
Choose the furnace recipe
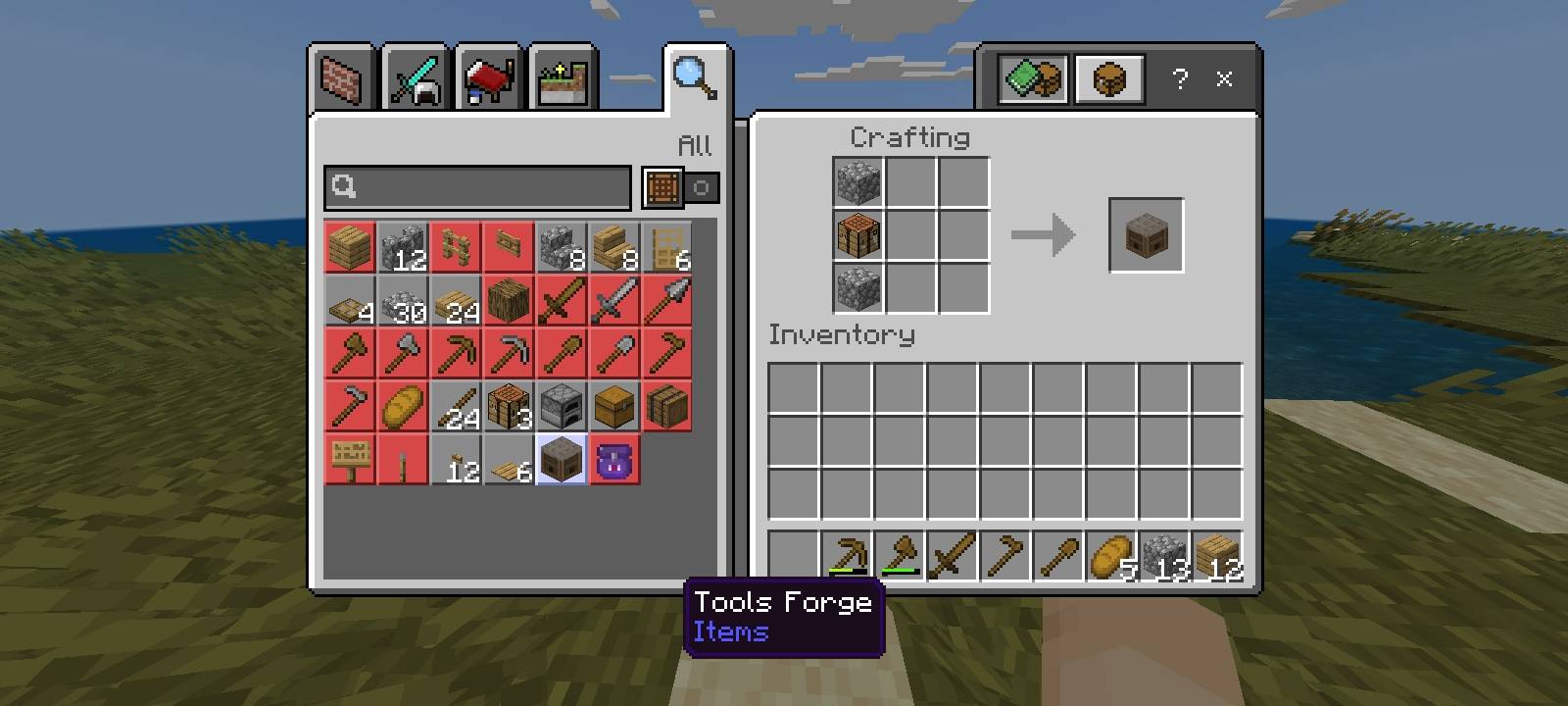[562, 406]
